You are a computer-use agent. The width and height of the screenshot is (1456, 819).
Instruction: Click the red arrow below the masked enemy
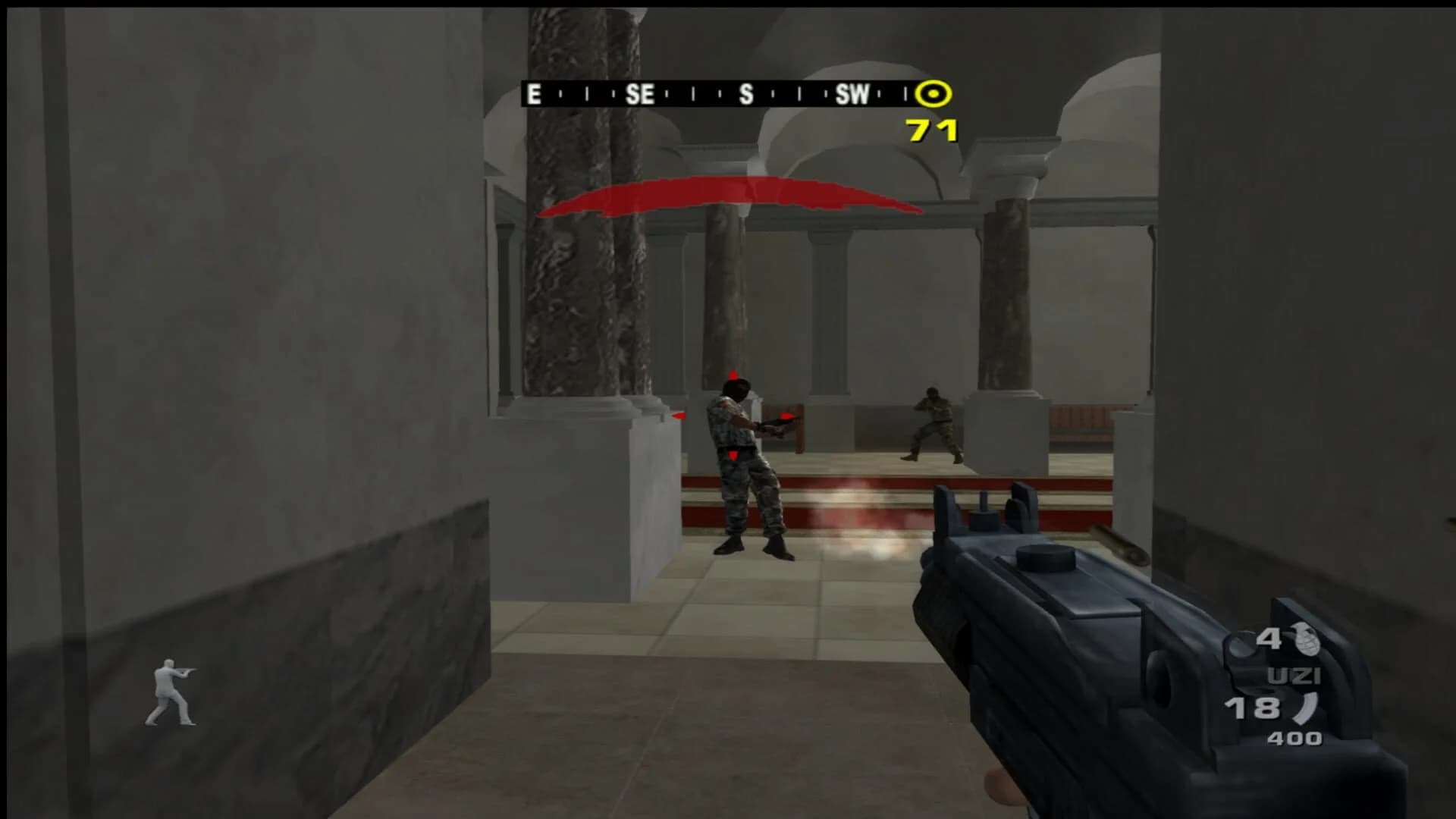click(x=732, y=457)
